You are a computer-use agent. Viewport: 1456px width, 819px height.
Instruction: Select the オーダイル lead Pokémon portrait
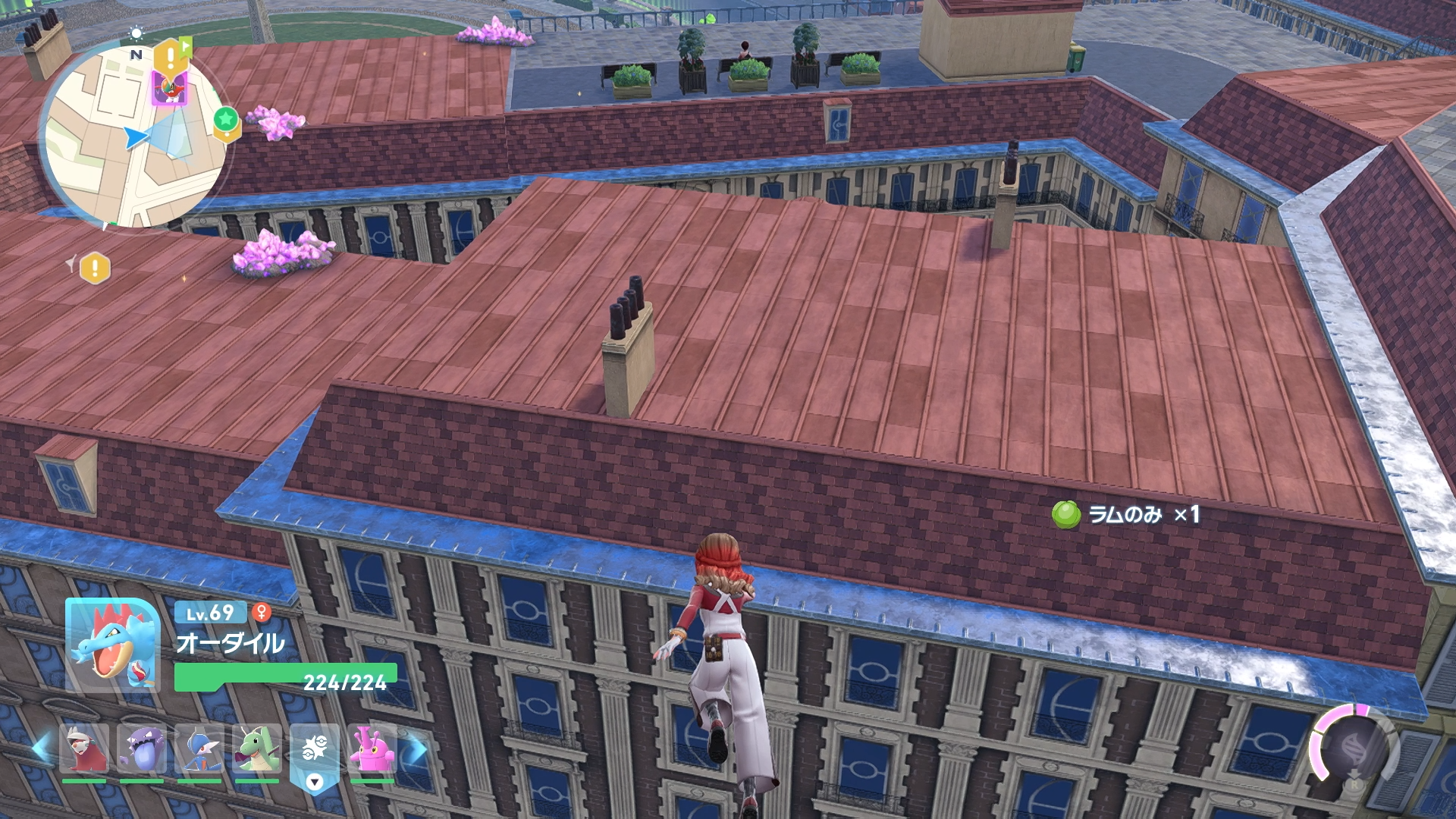(112, 645)
